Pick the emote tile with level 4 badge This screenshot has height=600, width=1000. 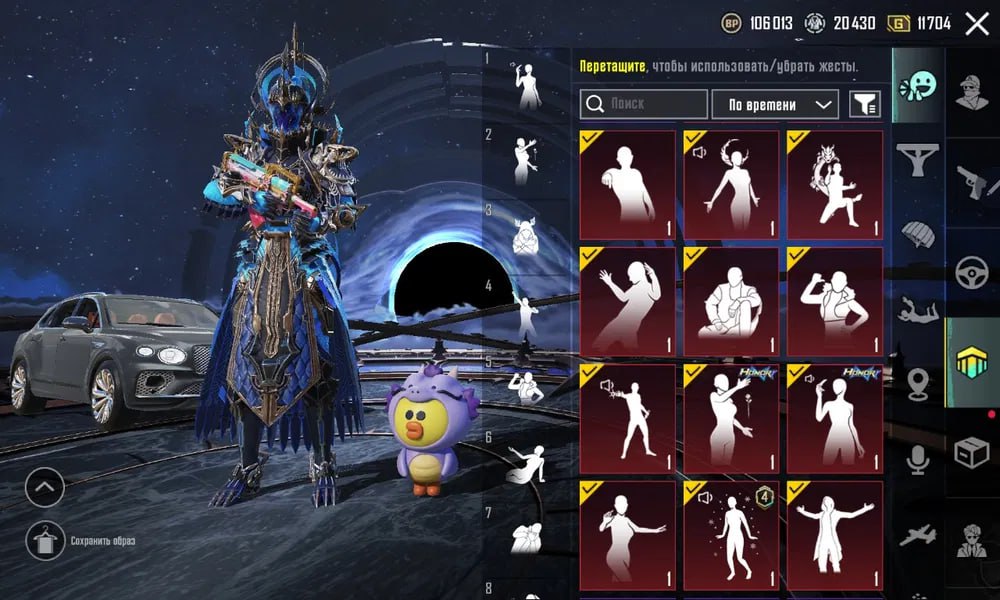coord(731,531)
